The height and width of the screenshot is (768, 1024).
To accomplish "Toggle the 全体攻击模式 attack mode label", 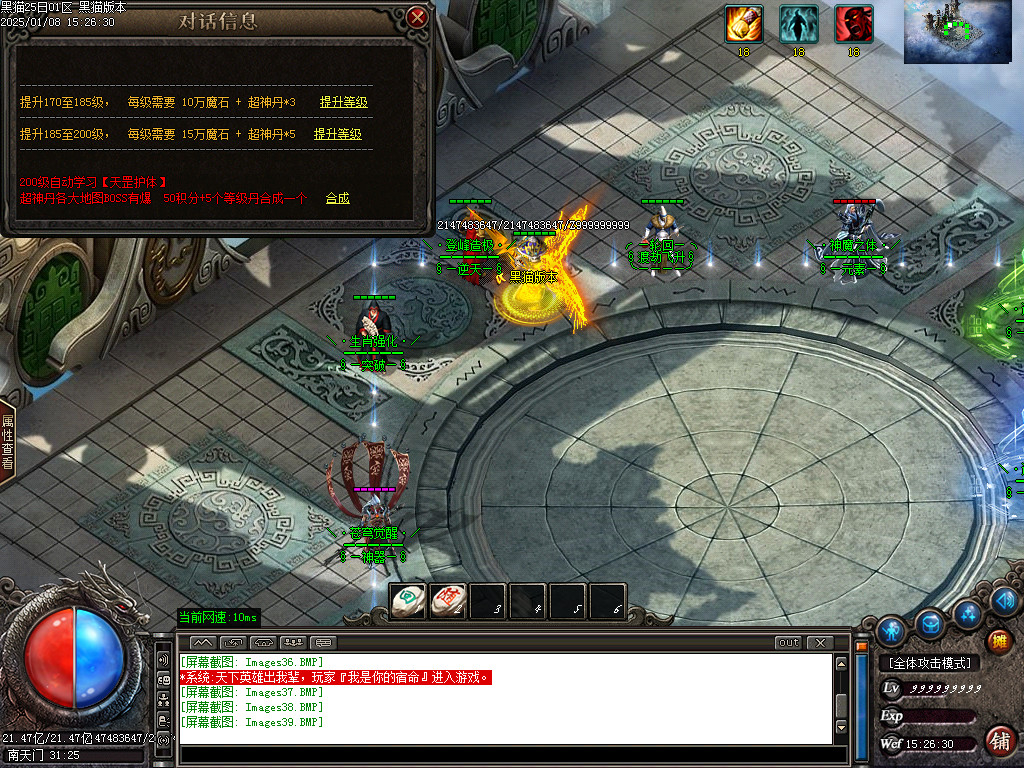I will (929, 663).
